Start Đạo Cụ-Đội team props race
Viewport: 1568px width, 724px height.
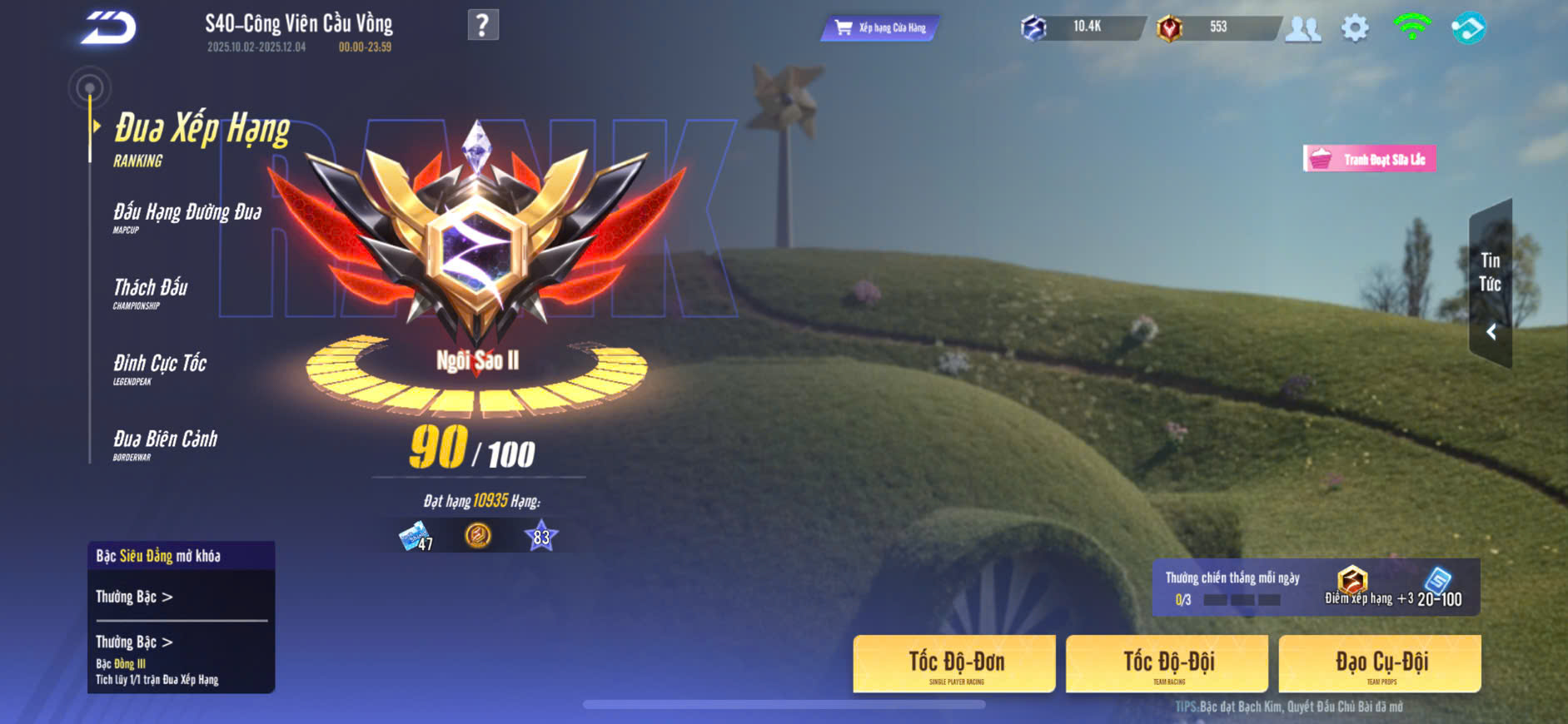[x=1380, y=664]
